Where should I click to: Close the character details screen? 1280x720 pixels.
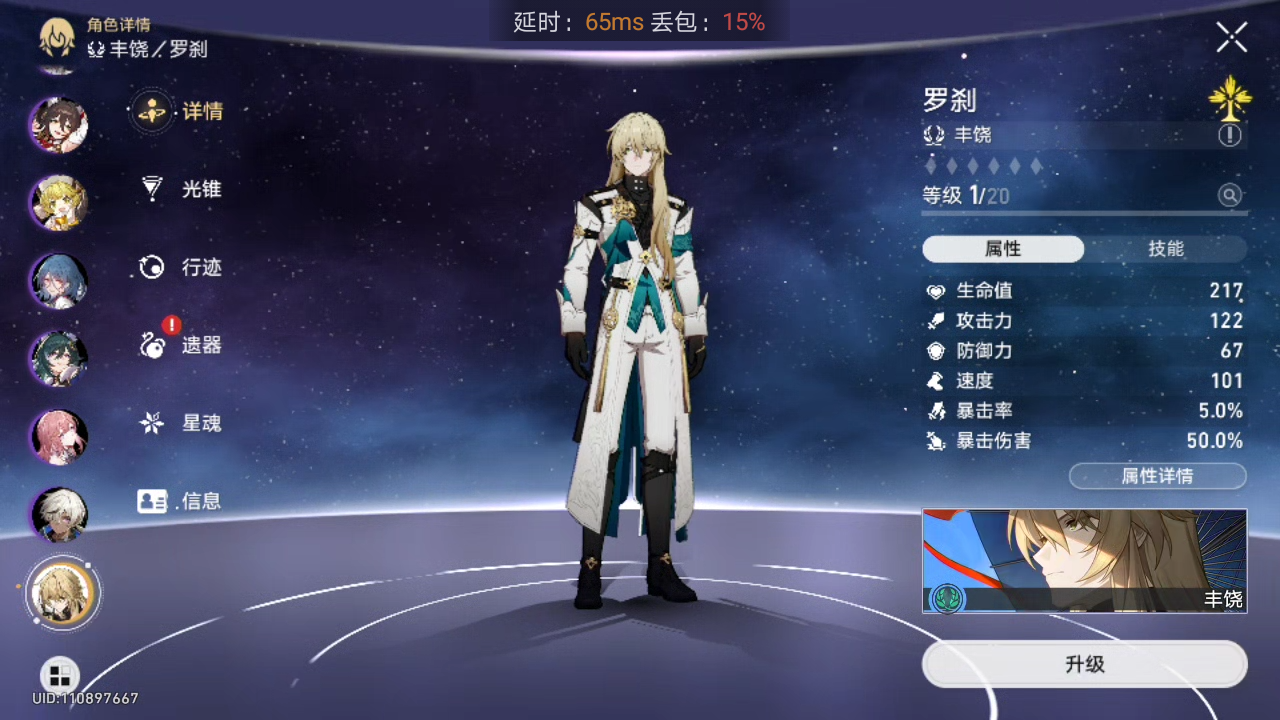pyautogui.click(x=1231, y=38)
